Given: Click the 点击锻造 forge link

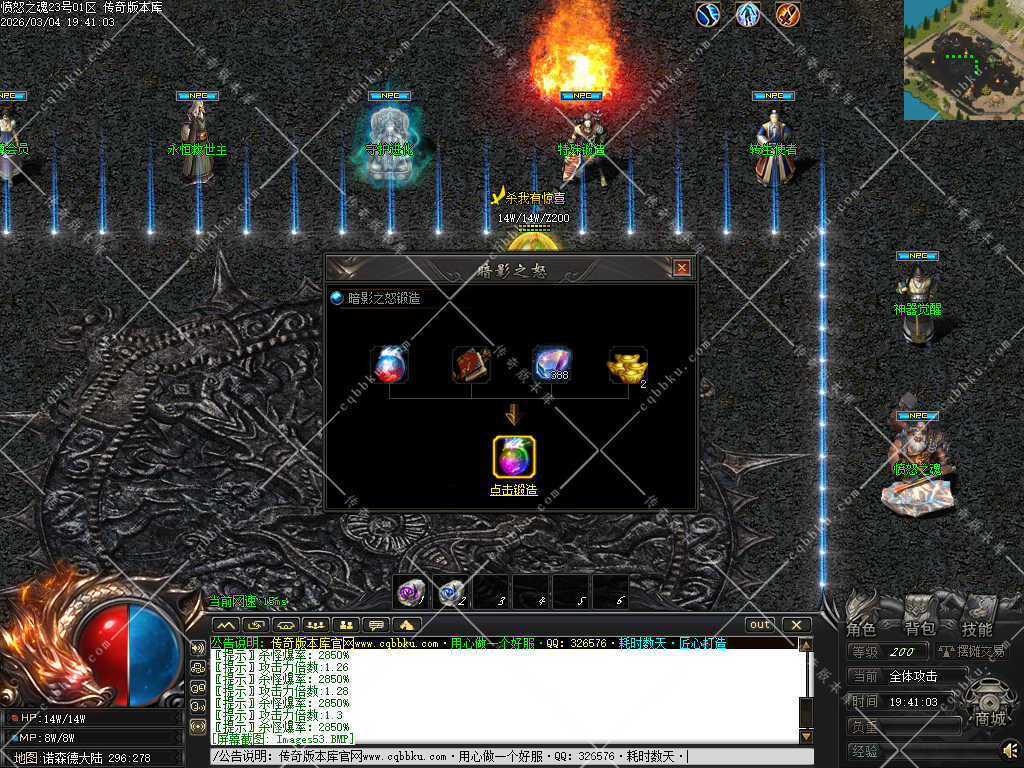Looking at the screenshot, I should coord(513,491).
